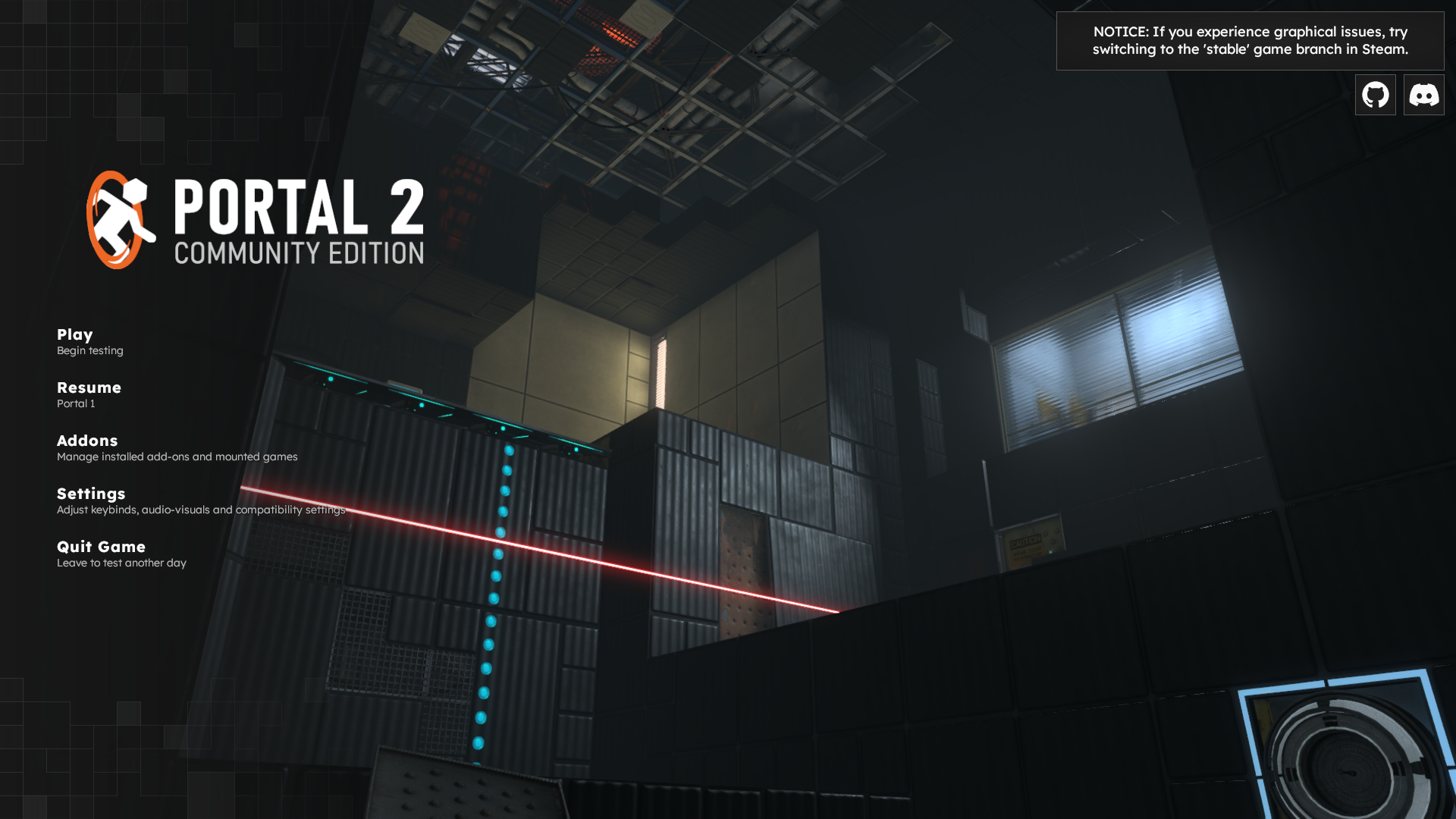This screenshot has height=819, width=1456.
Task: Click 'Adjust keybinds, audio-visuals and compatibility settings'
Action: pos(201,510)
